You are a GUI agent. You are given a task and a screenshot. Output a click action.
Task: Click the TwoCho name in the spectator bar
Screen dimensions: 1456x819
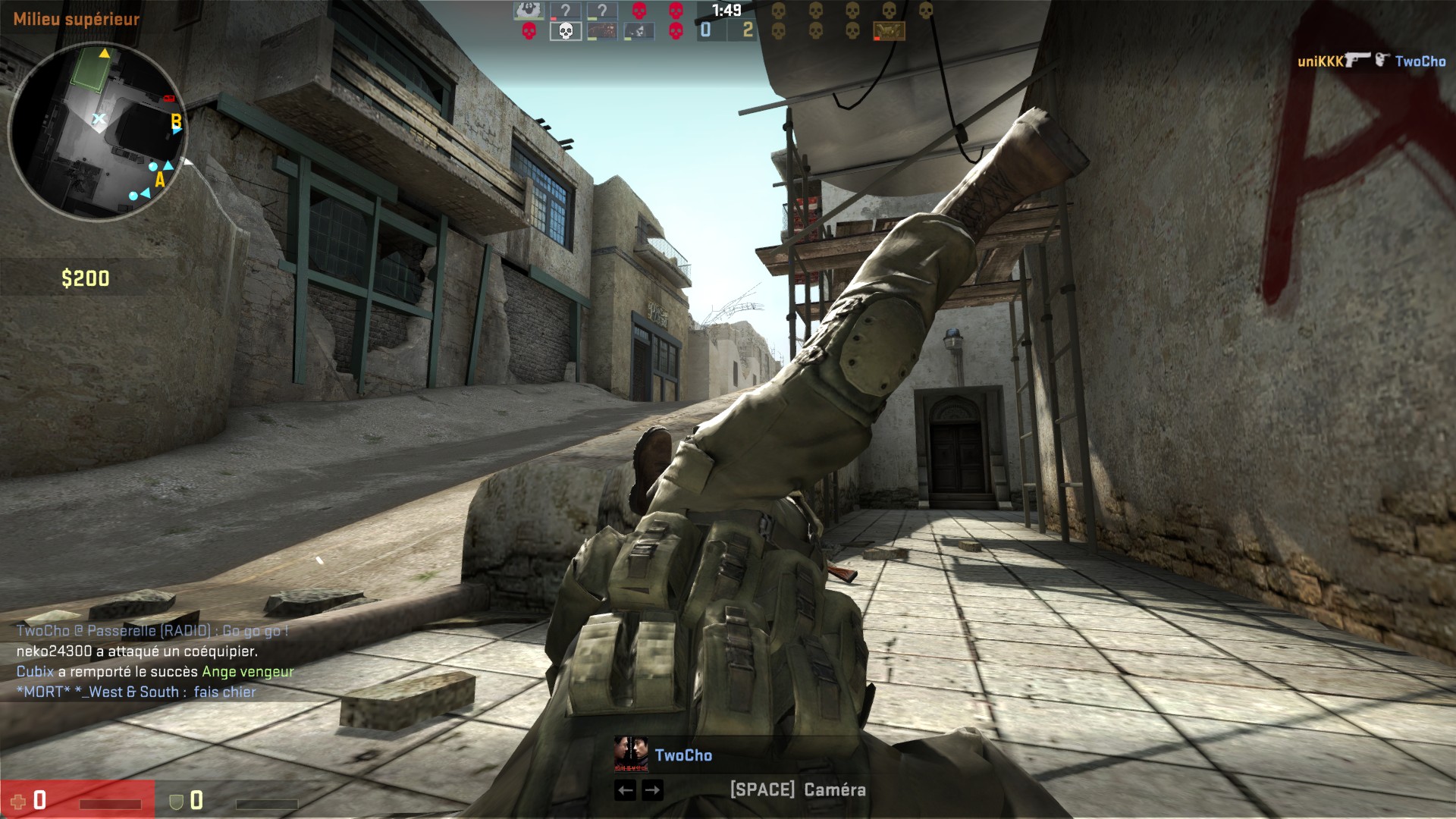tap(683, 755)
